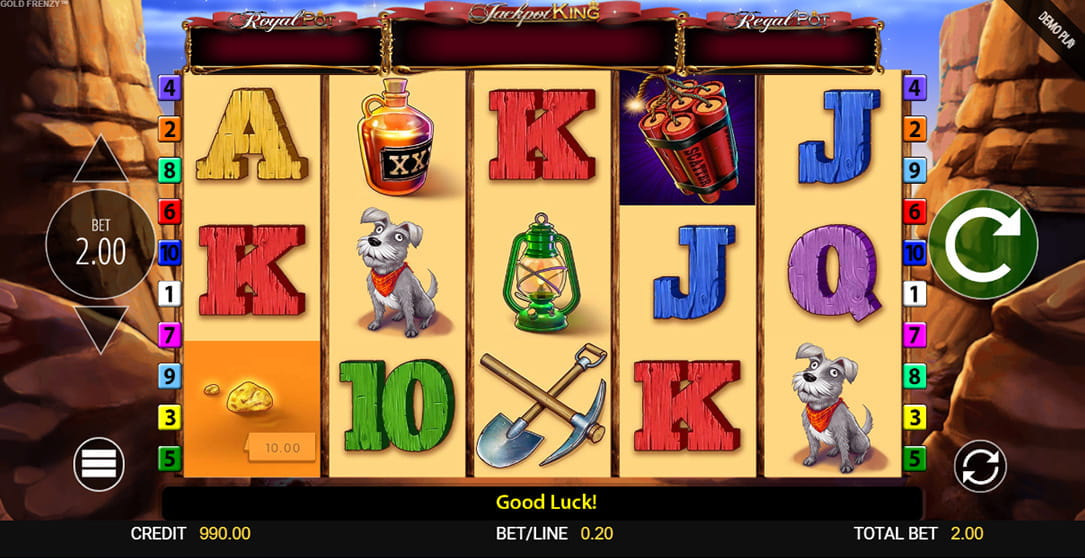Increase the bet with the up arrow
Viewport: 1085px width, 558px height.
[100, 161]
